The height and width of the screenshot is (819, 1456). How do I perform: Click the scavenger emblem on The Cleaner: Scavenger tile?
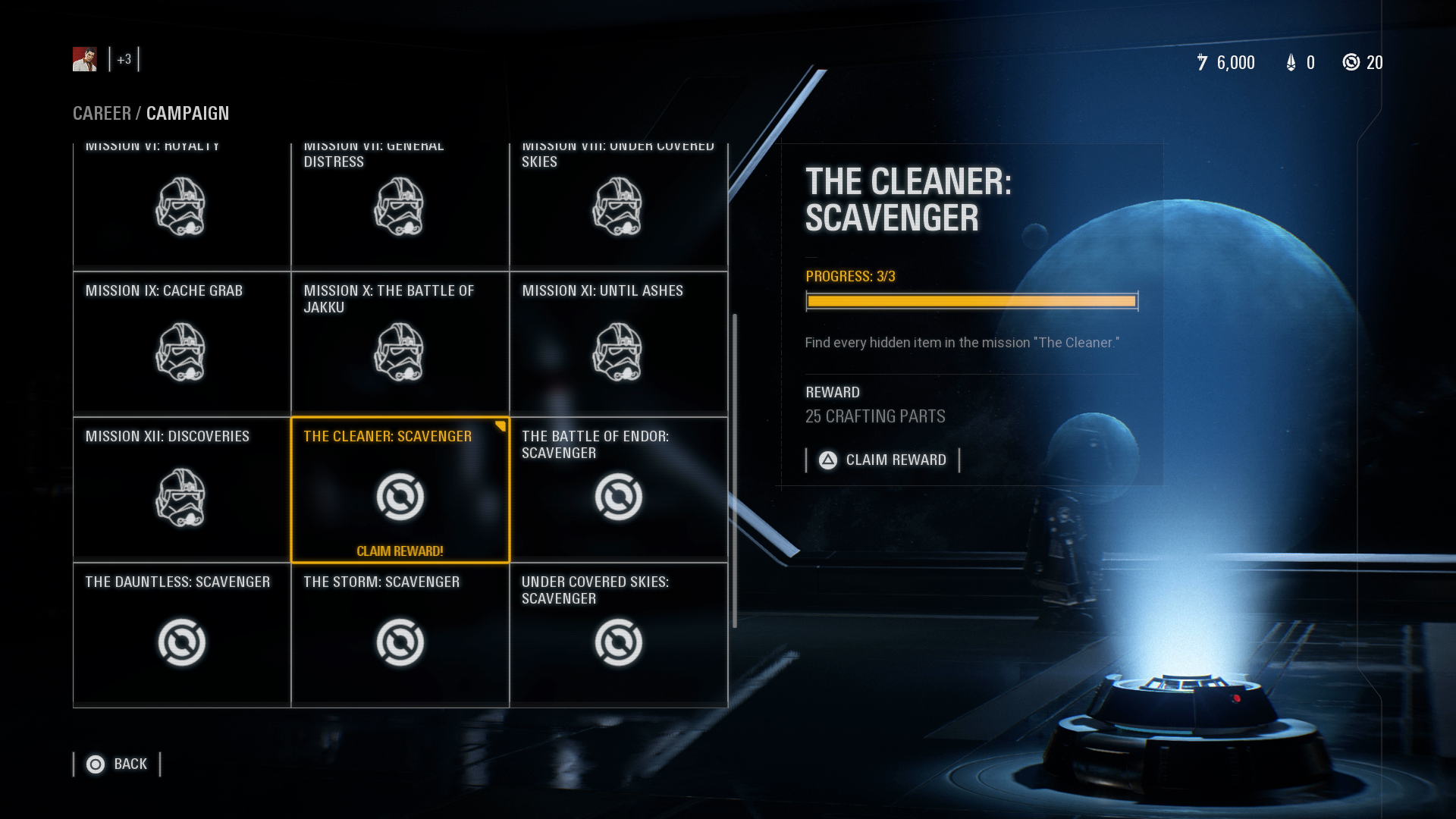point(400,497)
